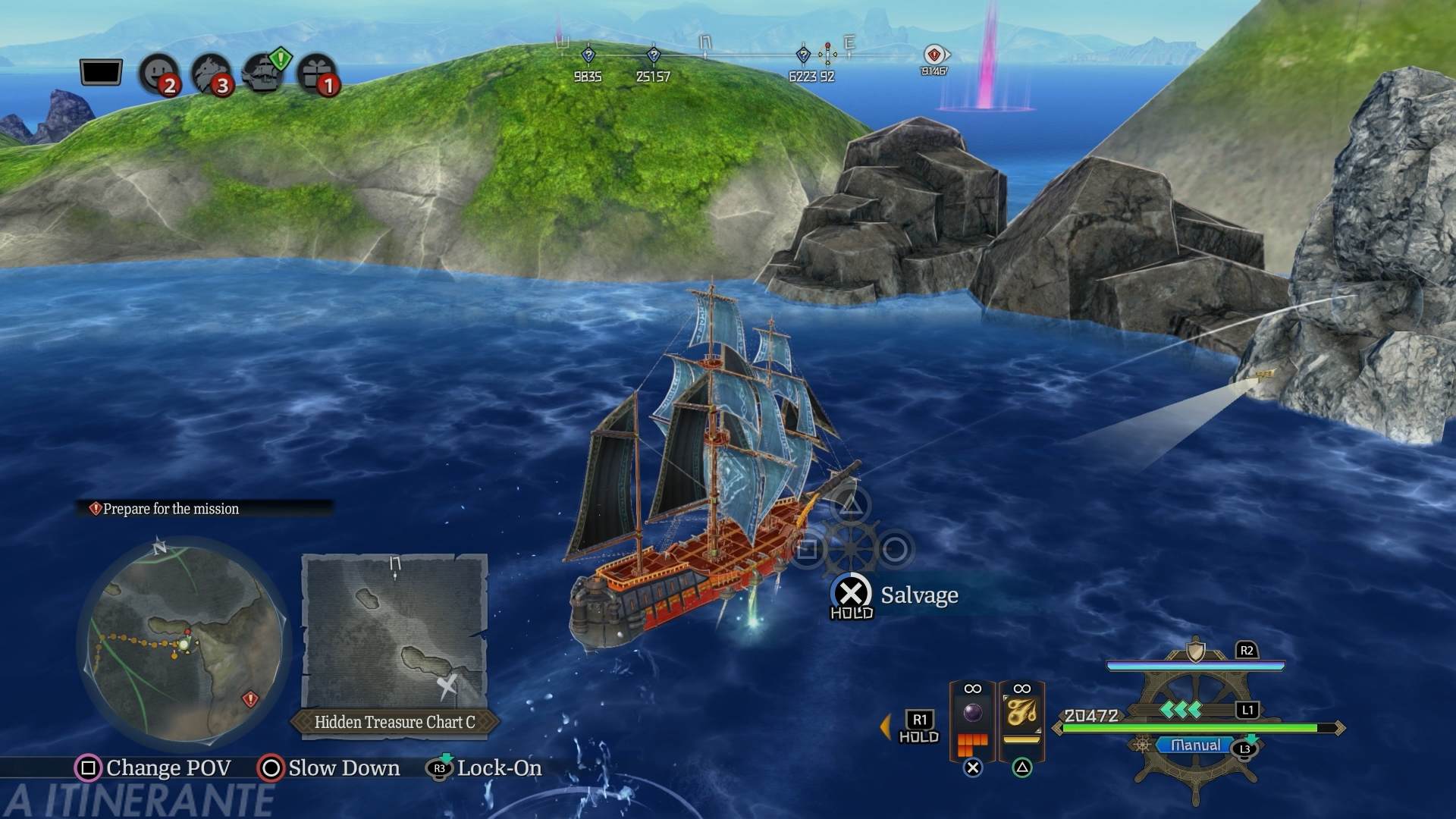Click the circular minimap
Screen dimensions: 1456x819
(184, 641)
